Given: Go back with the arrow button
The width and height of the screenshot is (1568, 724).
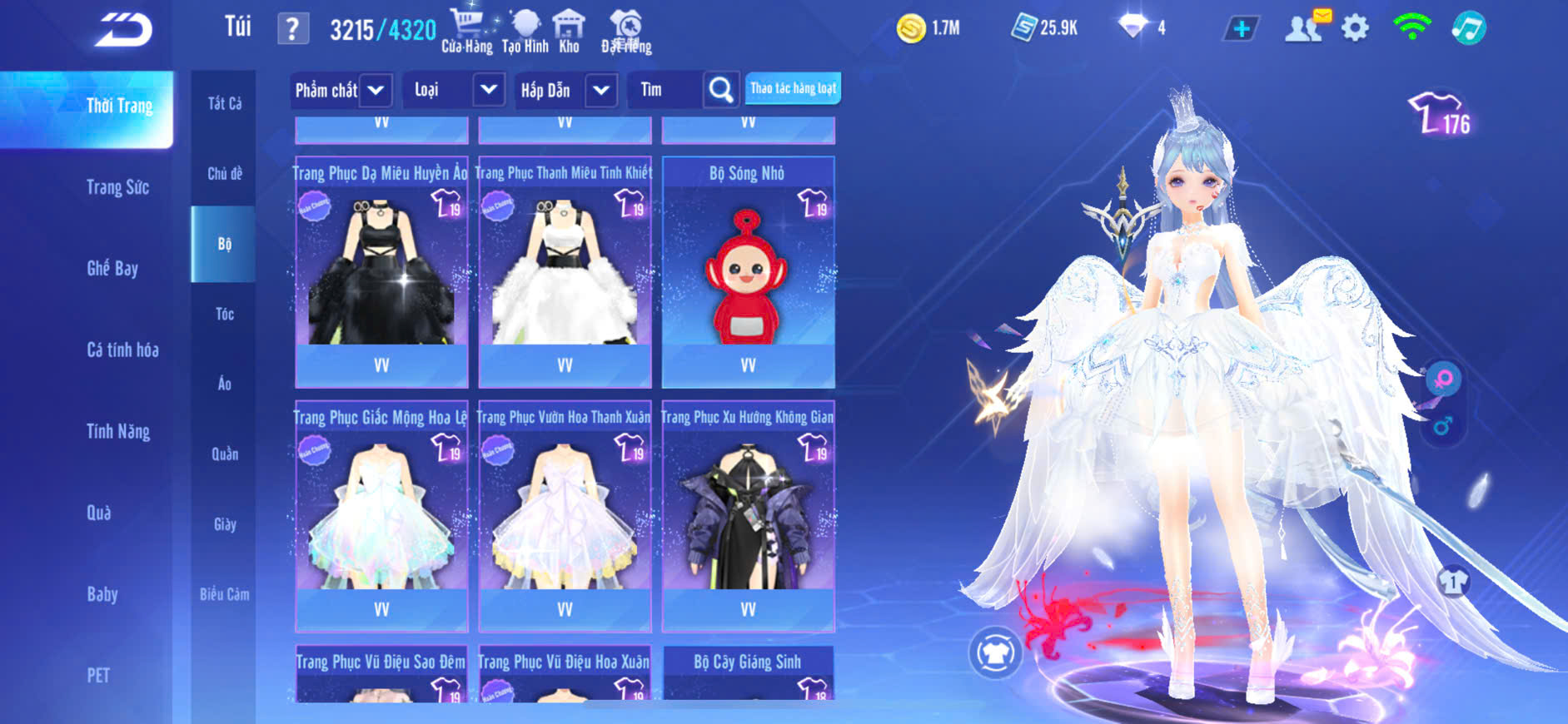Looking at the screenshot, I should tap(123, 30).
